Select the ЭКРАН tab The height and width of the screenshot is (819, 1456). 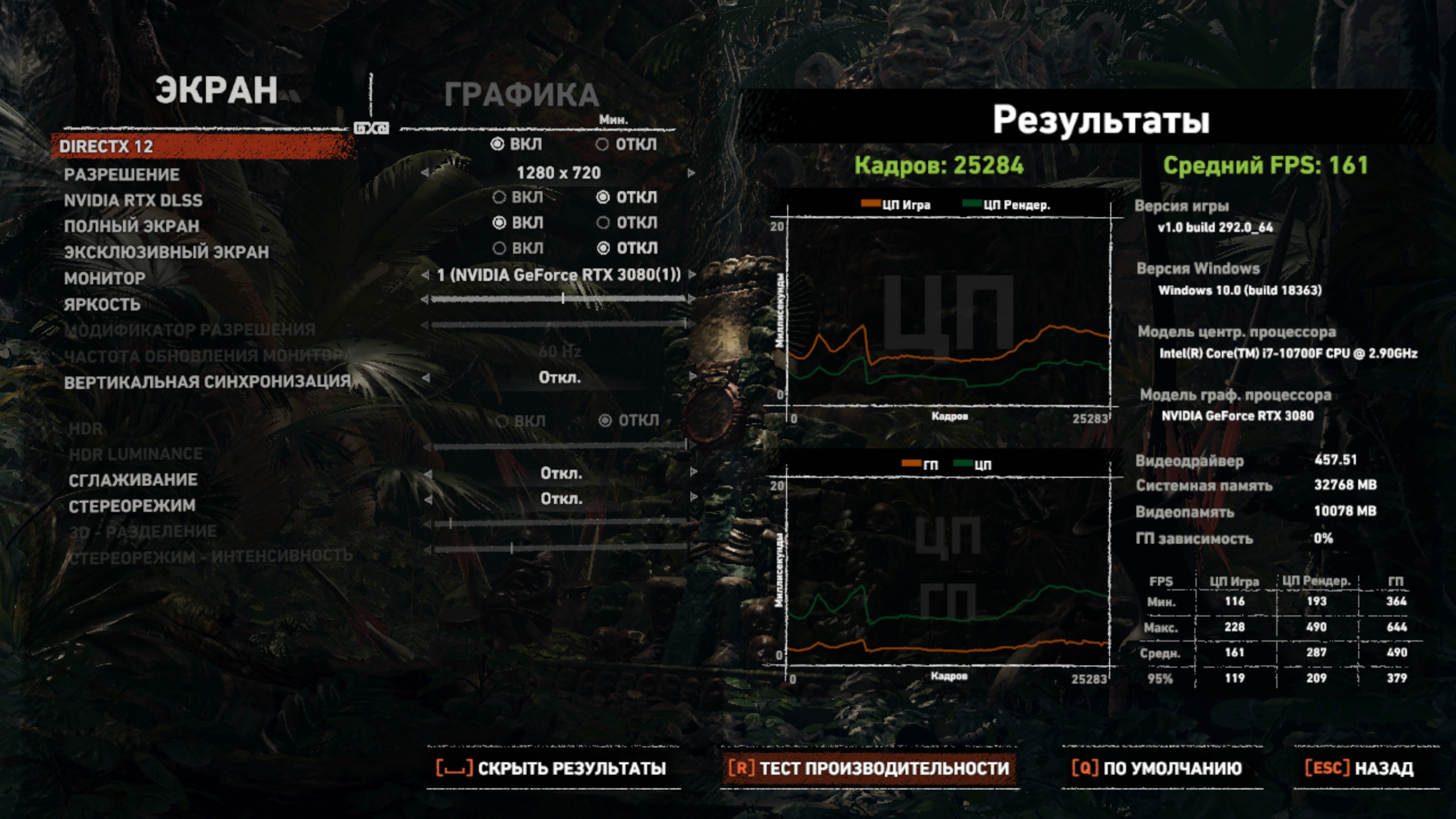click(x=216, y=90)
